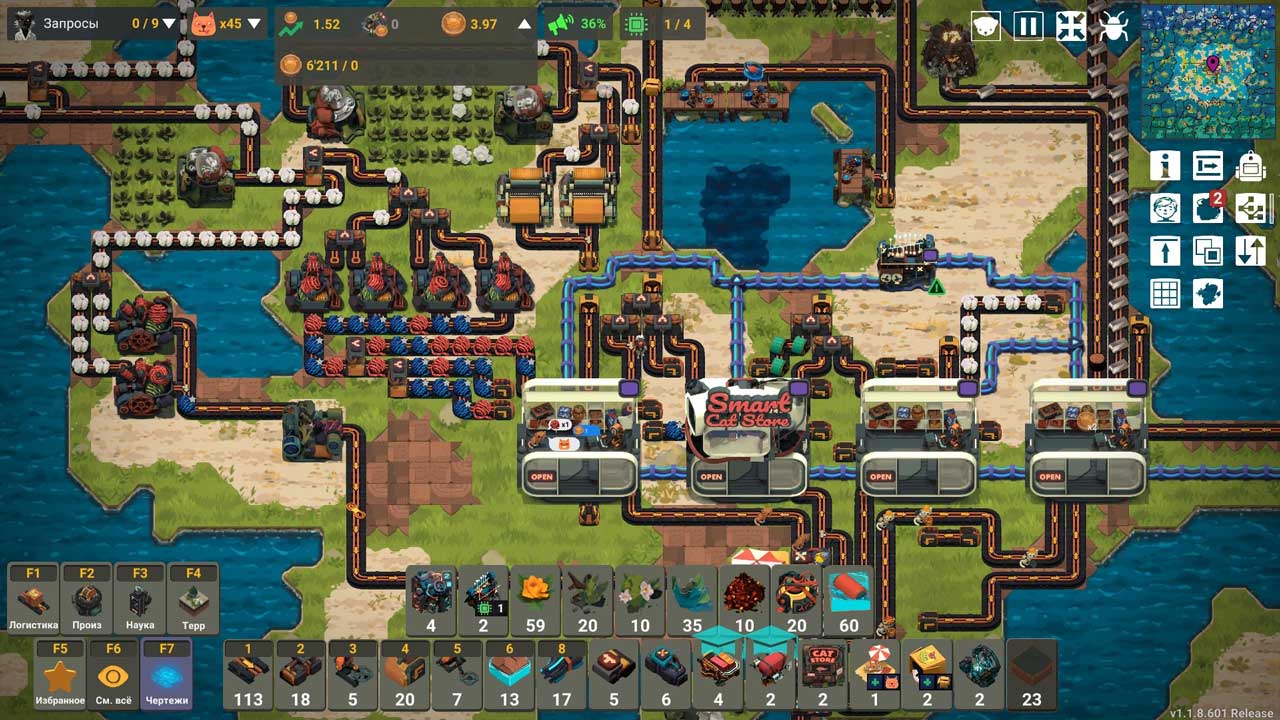1280x720 pixels.
Task: Pick the Cat Store building slot
Action: (822, 674)
